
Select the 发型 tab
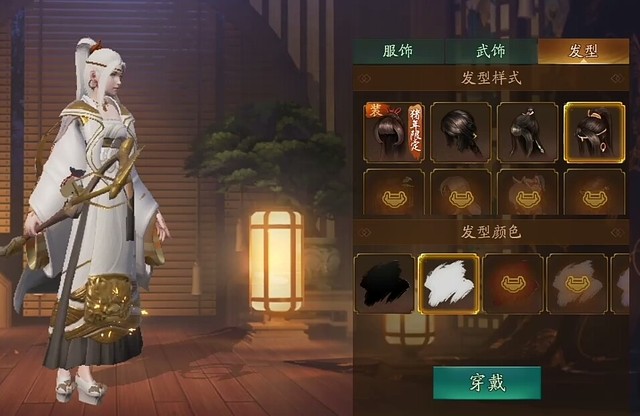pyautogui.click(x=582, y=51)
